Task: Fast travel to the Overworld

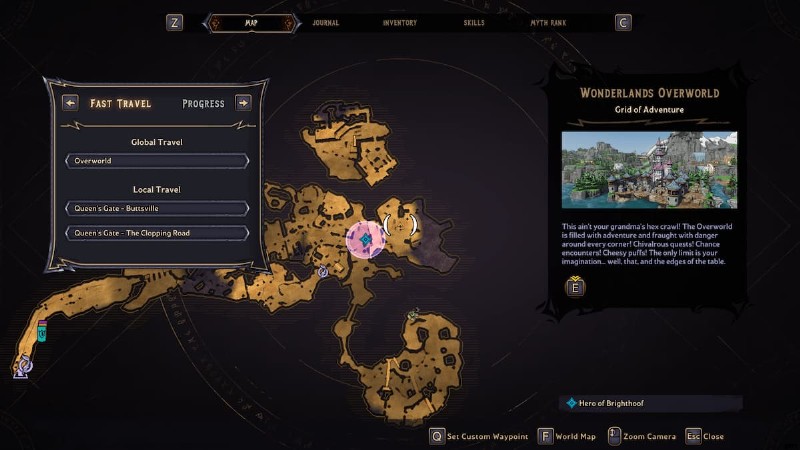Action: click(157, 161)
